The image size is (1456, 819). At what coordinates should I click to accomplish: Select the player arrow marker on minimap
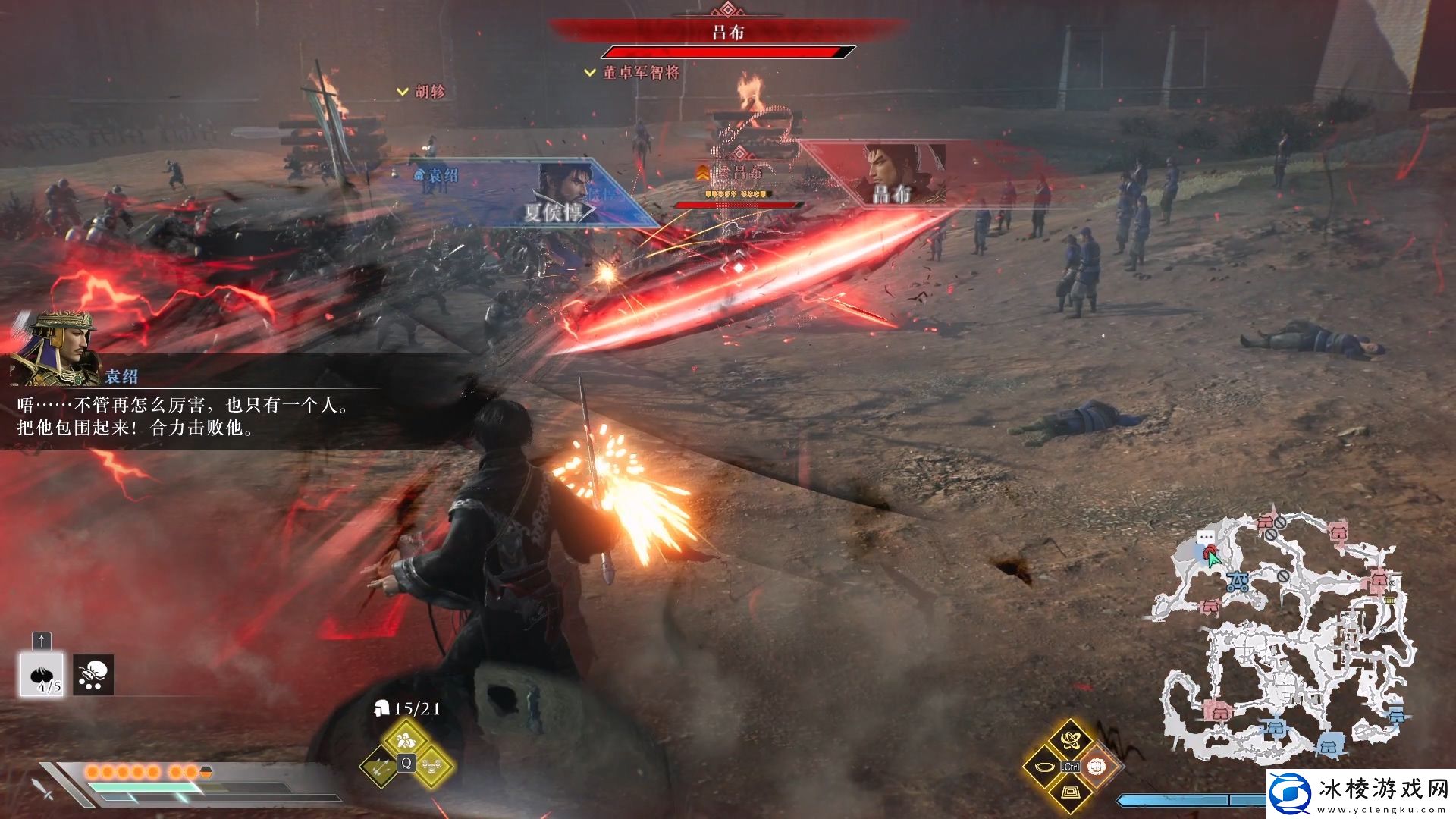pos(1213,560)
